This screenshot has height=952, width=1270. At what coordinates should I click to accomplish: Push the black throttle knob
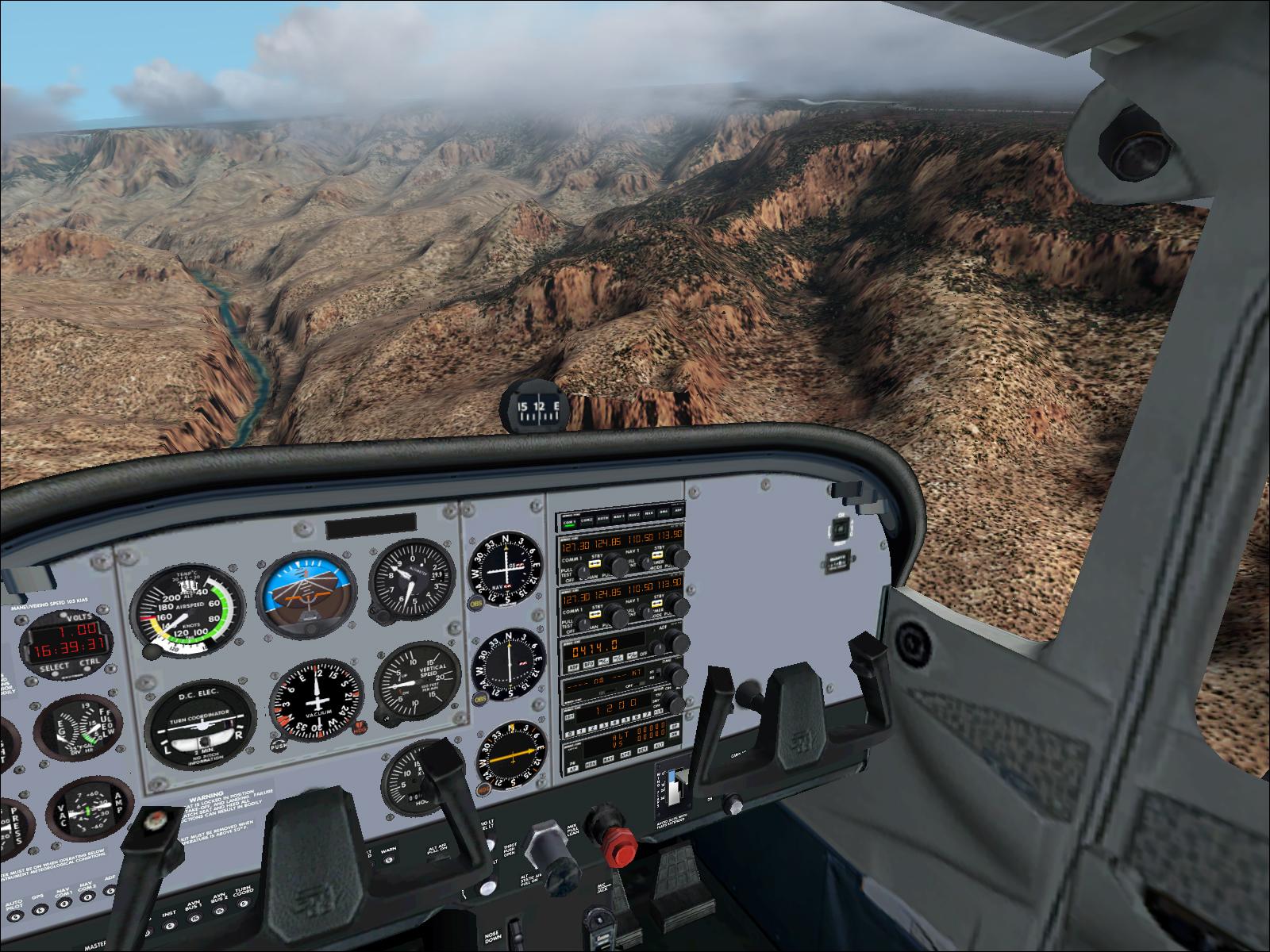coord(548,843)
